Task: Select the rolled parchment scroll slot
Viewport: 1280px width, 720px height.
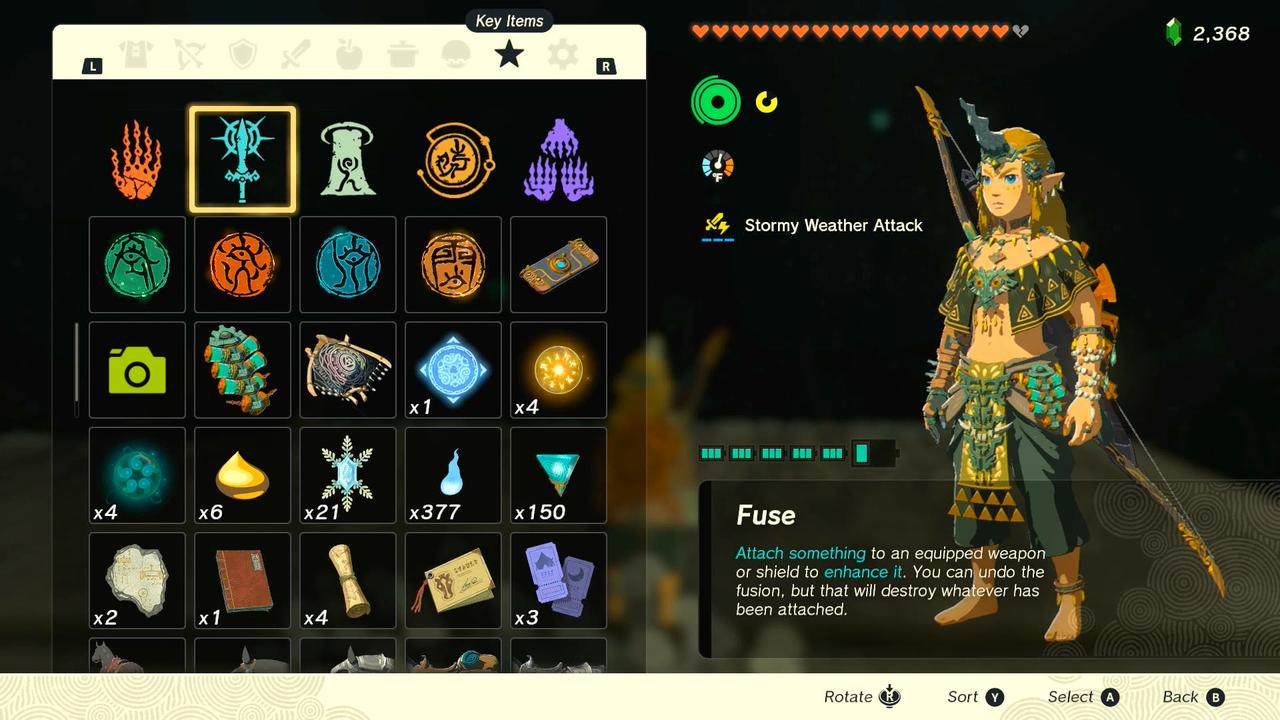Action: [348, 580]
